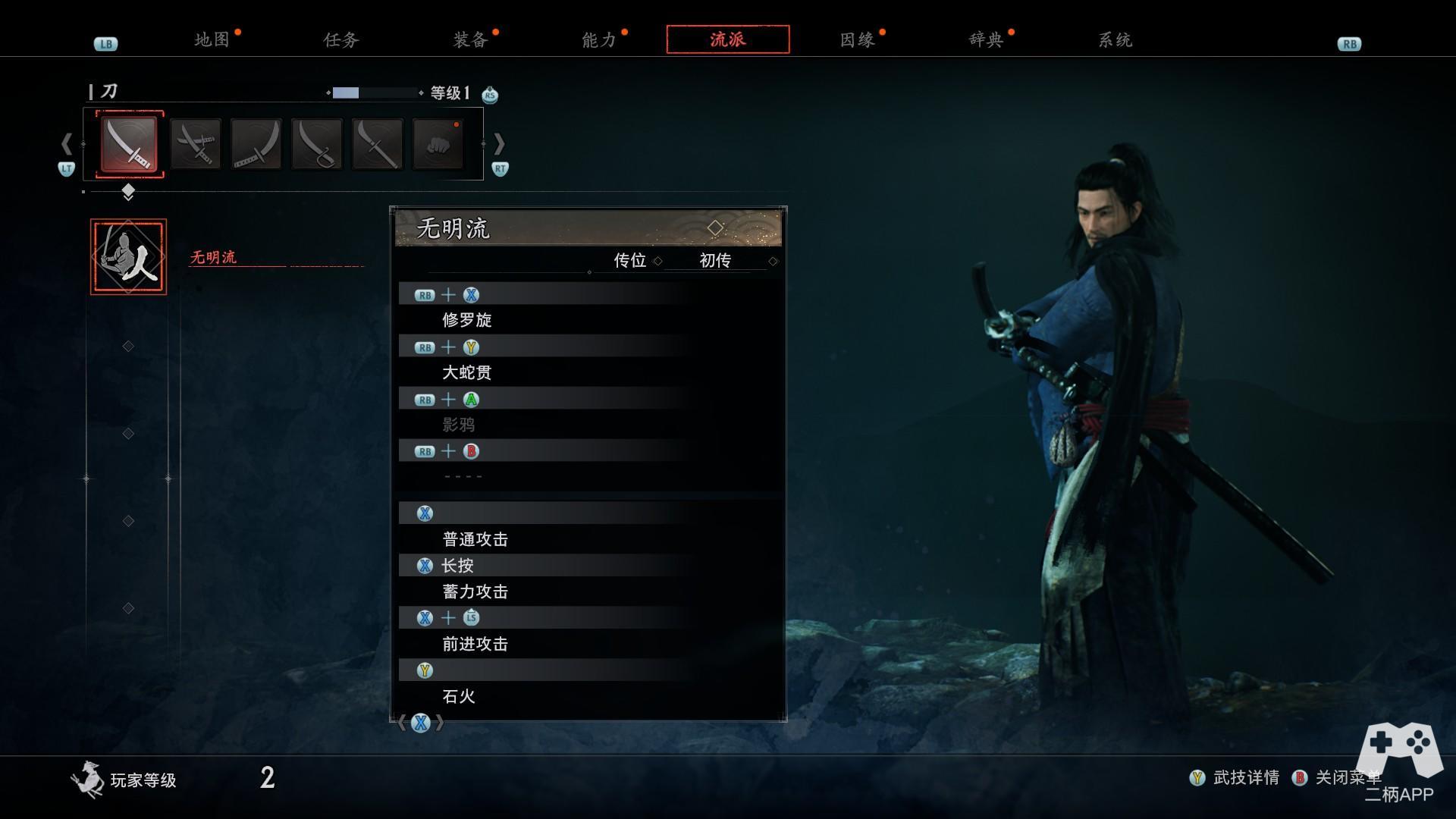Viewport: 1456px width, 819px height.
Task: Select the 无明流 style emblem
Action: pos(128,256)
